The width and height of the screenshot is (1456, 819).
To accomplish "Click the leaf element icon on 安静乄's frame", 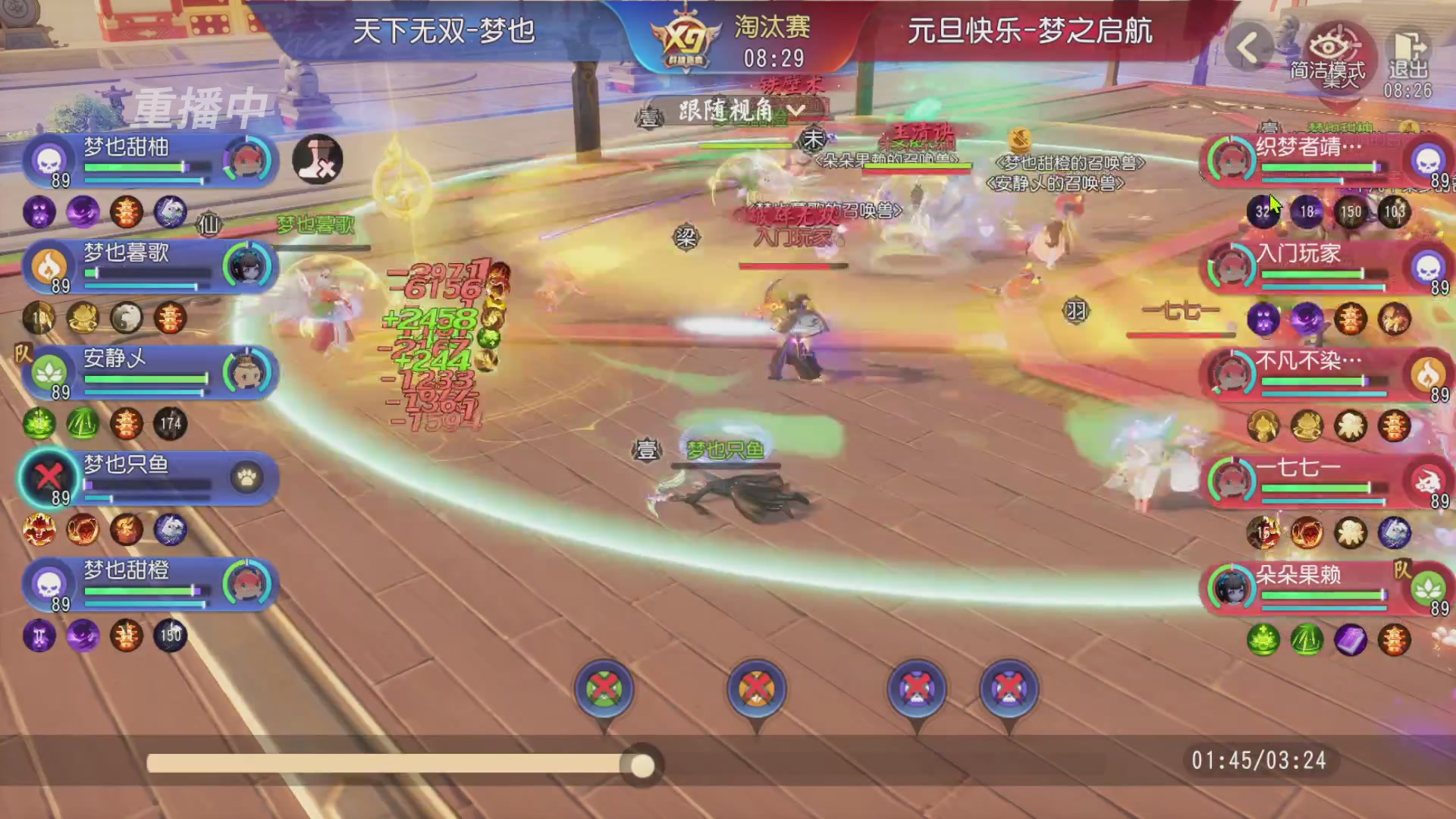I will pos(47,372).
